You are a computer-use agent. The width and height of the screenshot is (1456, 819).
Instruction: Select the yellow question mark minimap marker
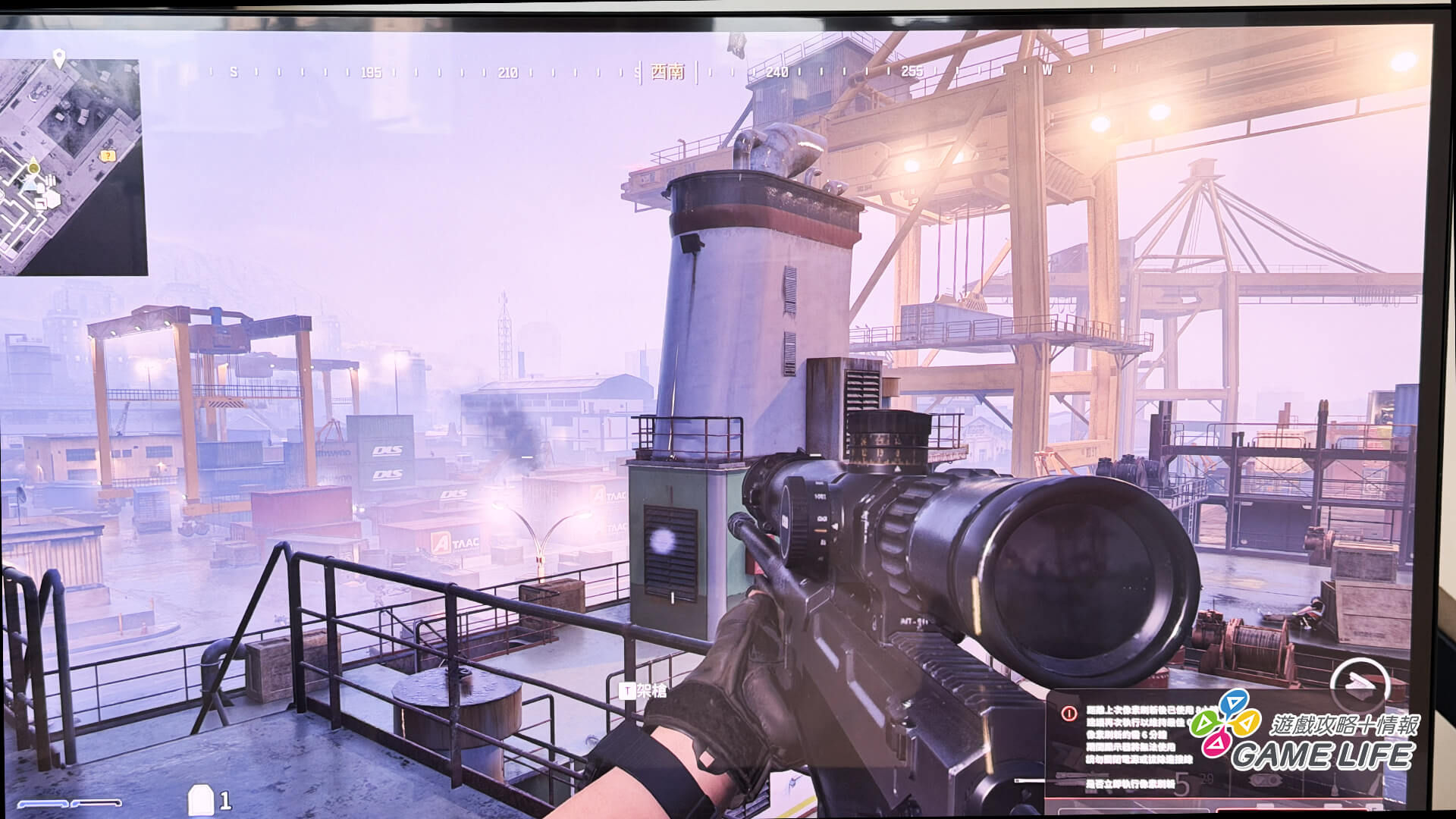(108, 155)
